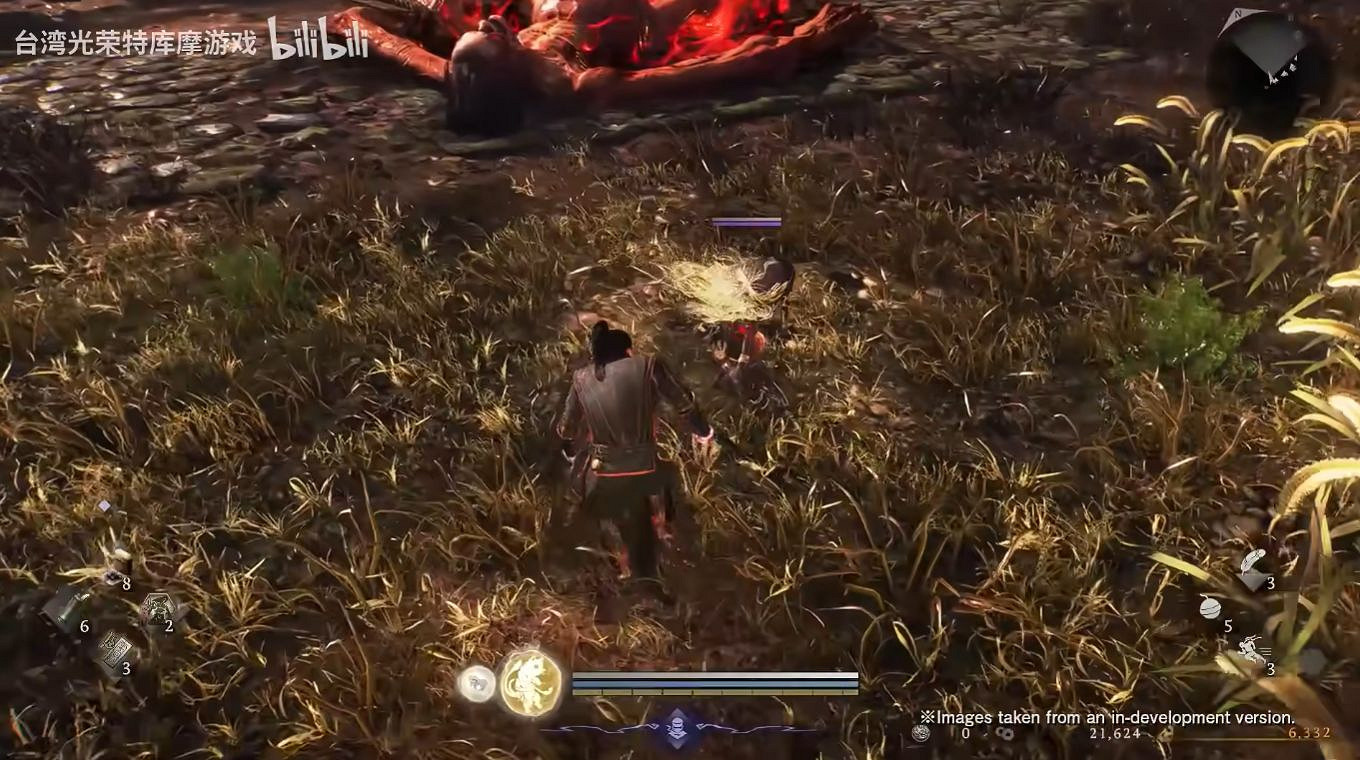Click the copper coins icon beside 21,624
Viewport: 1360px width, 760px height.
pyautogui.click(x=1006, y=735)
